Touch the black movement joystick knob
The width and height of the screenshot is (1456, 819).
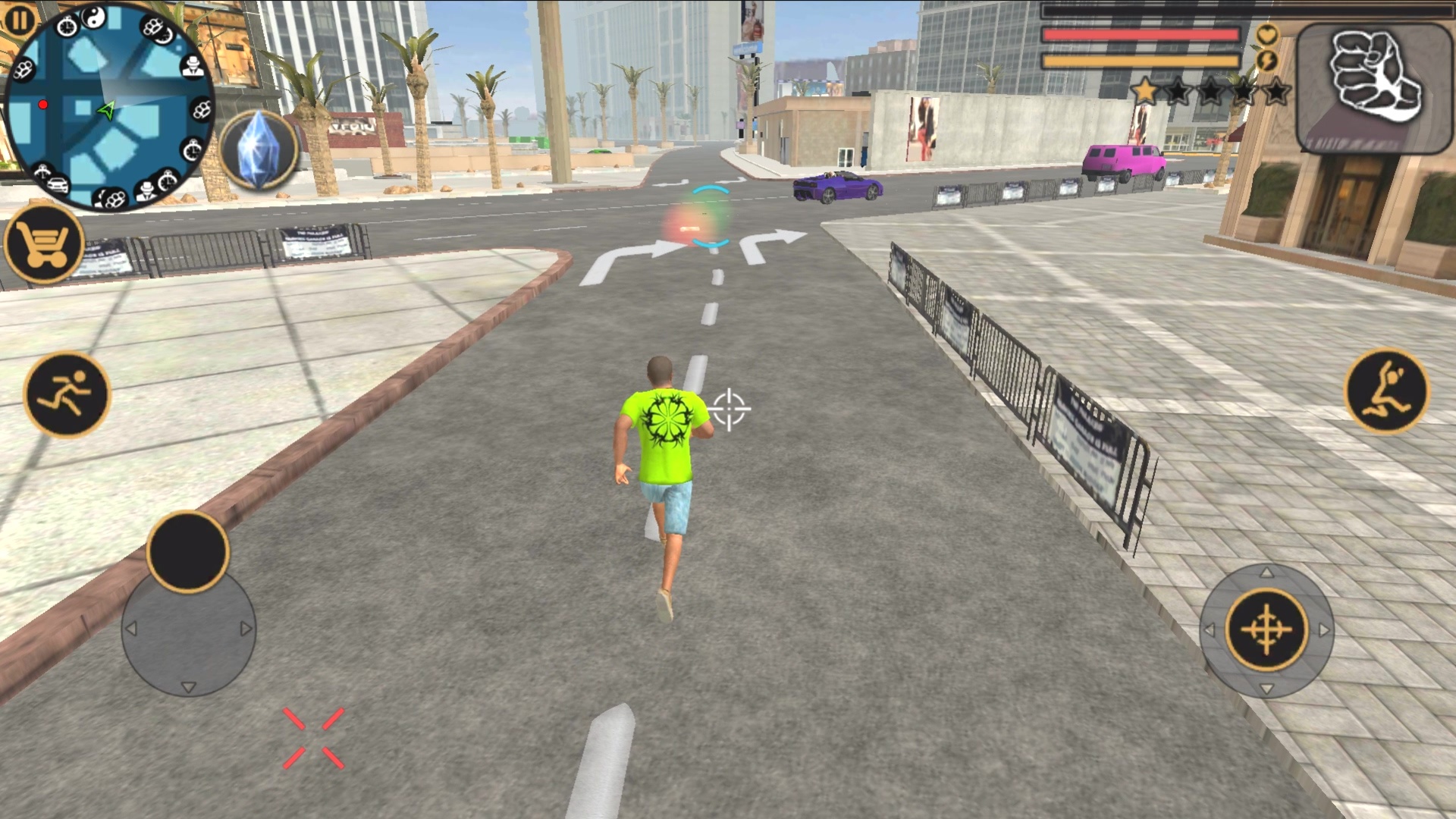187,551
